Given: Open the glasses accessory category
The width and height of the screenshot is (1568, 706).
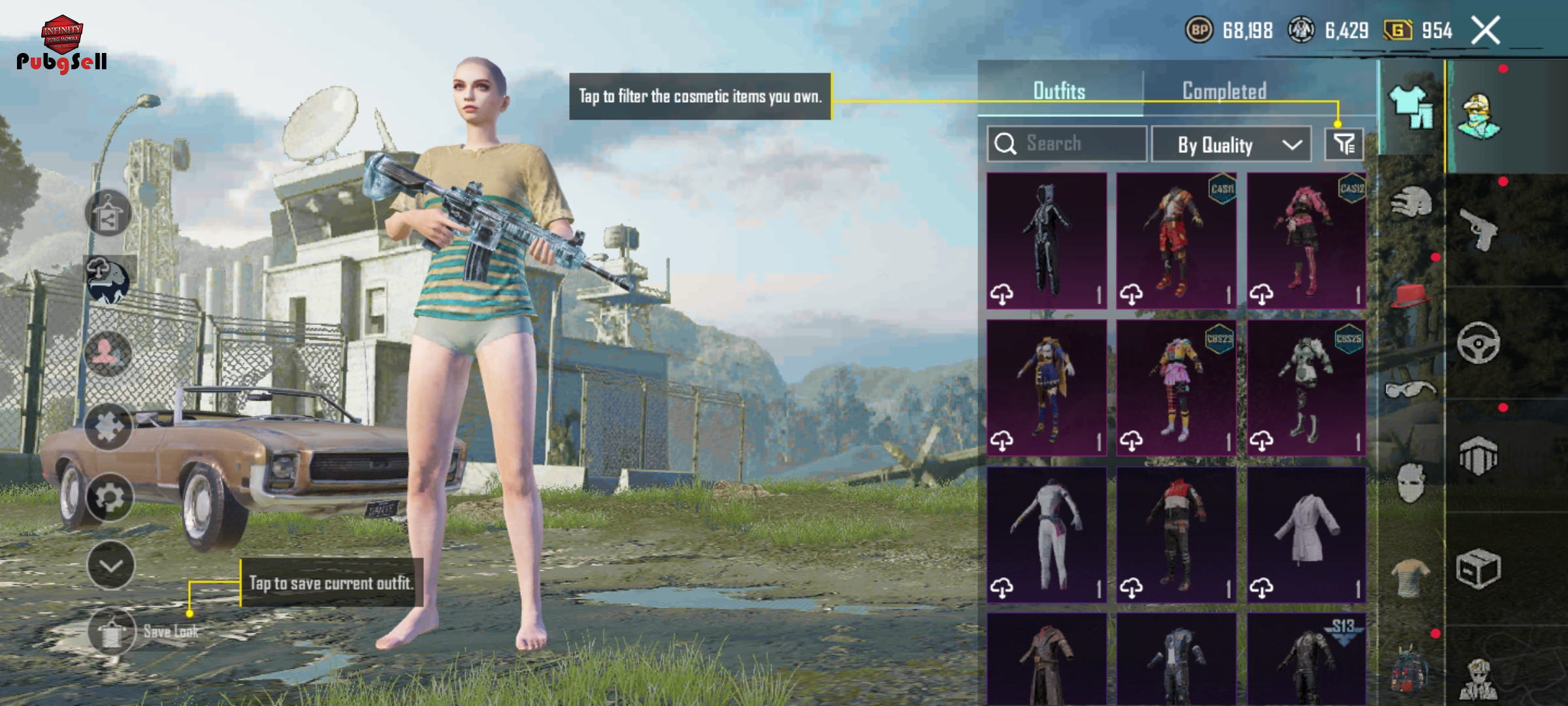Looking at the screenshot, I should tap(1411, 390).
